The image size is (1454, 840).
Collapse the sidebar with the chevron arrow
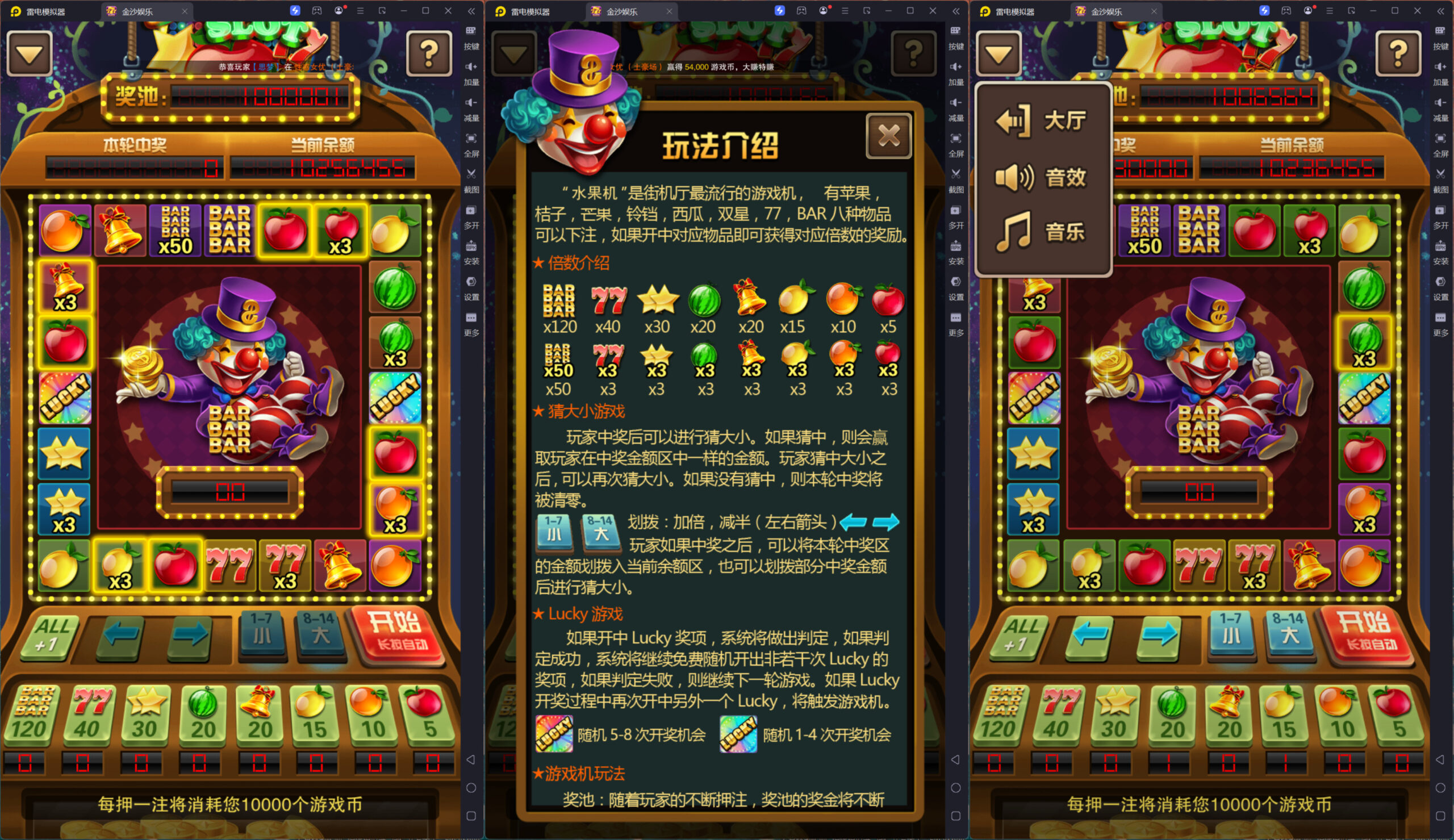click(471, 10)
